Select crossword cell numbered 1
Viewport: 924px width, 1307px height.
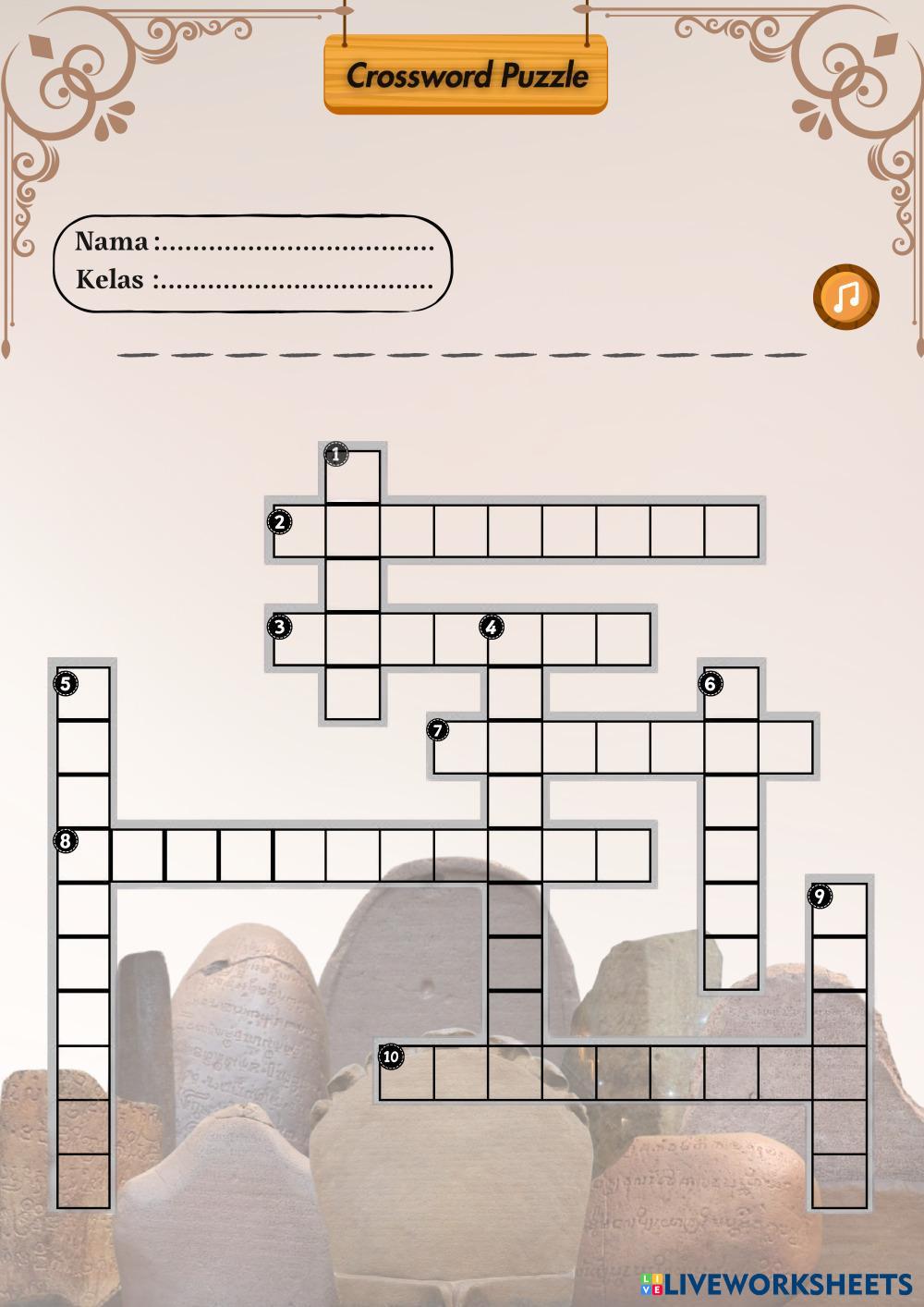353,477
